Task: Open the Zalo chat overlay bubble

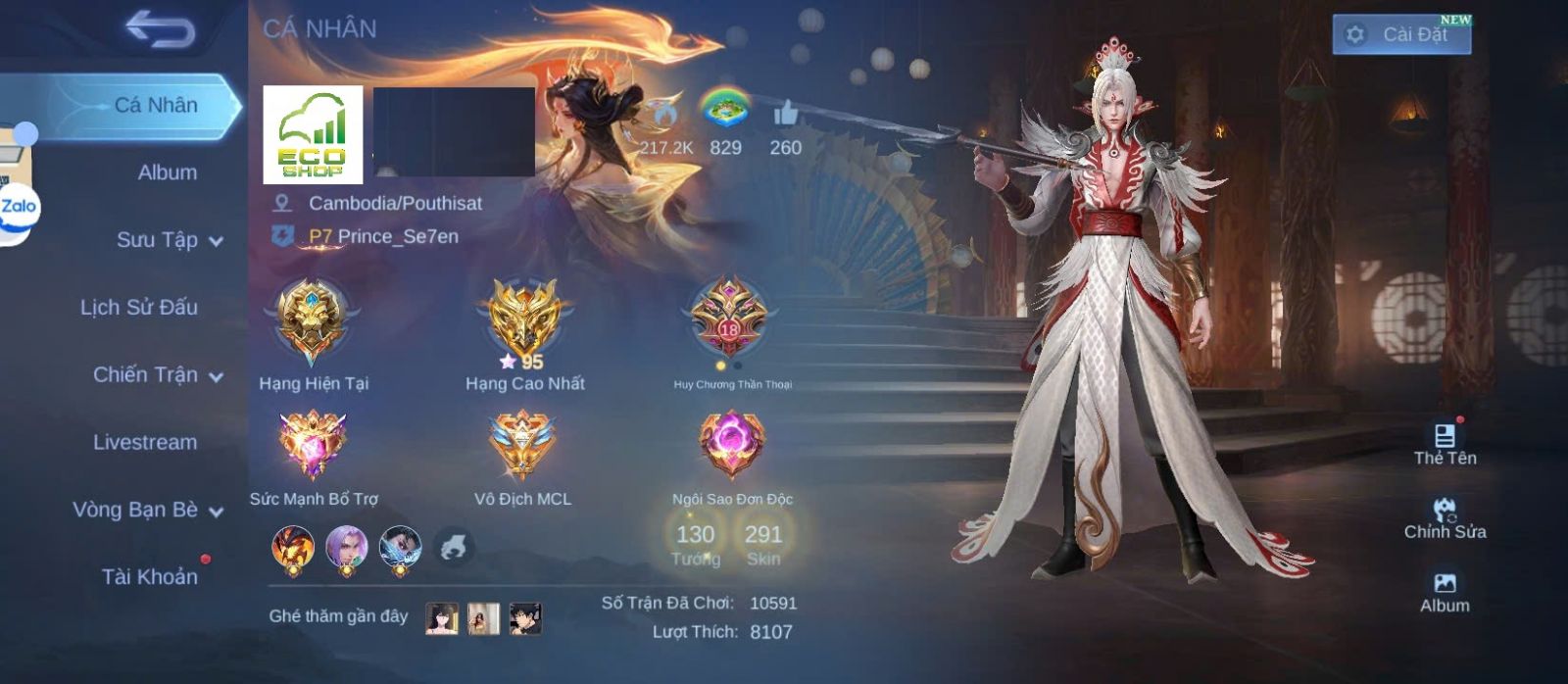Action: tap(19, 208)
